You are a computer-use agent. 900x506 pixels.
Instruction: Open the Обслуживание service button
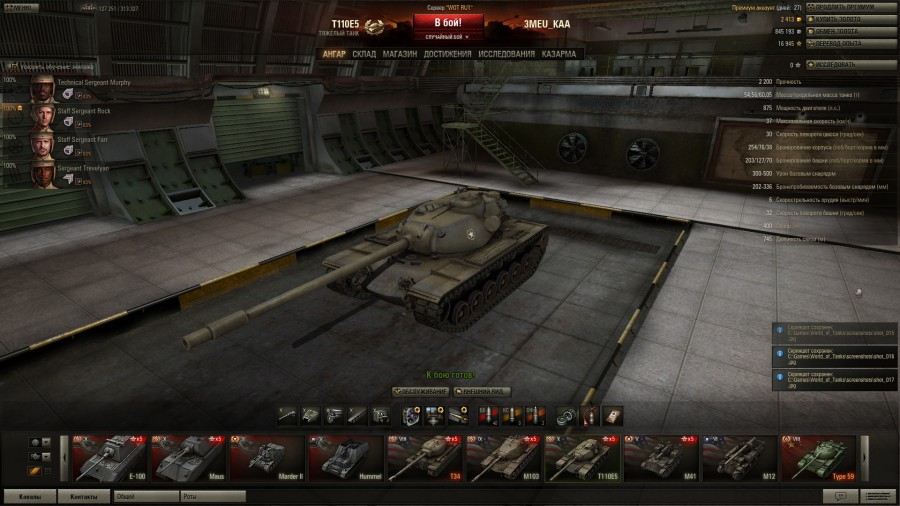pyautogui.click(x=420, y=391)
